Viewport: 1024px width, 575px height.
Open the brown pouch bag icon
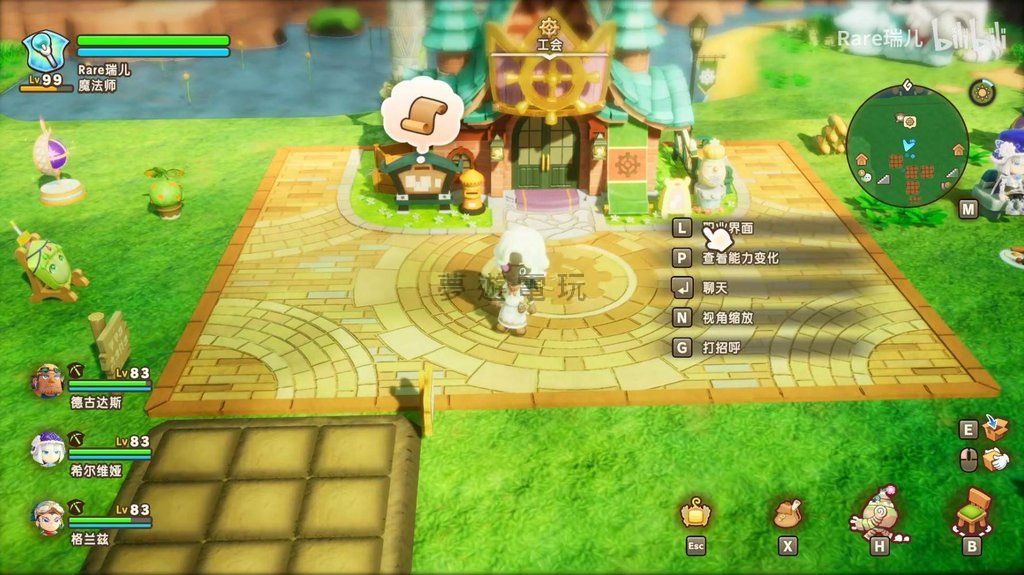[787, 514]
